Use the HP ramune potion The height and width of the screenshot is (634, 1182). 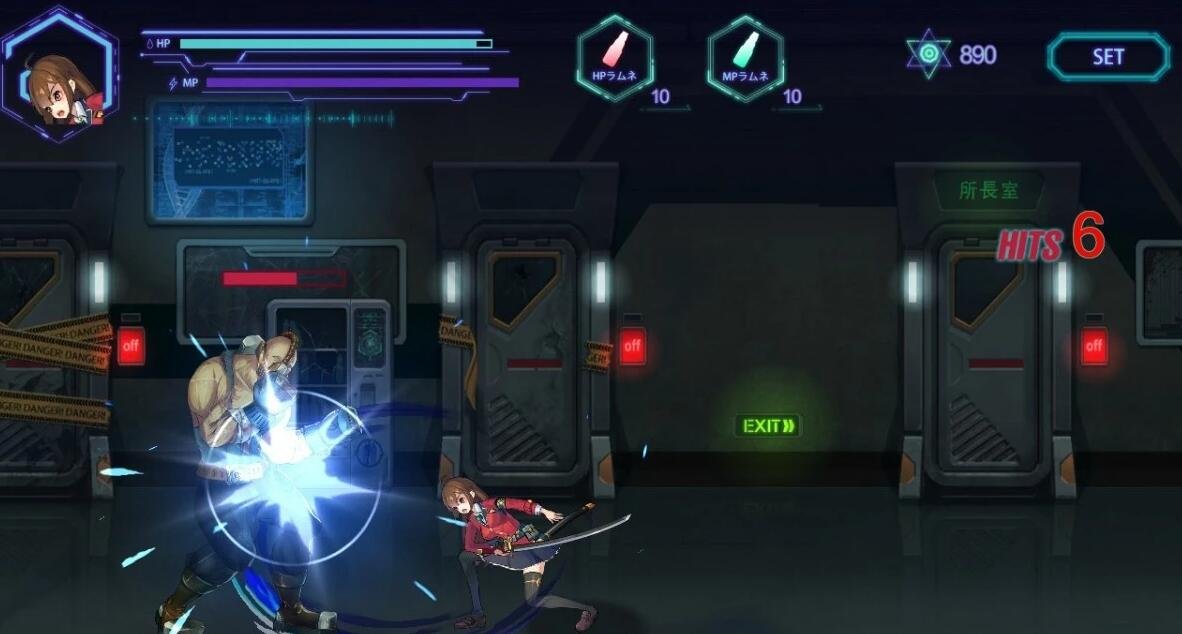[615, 57]
